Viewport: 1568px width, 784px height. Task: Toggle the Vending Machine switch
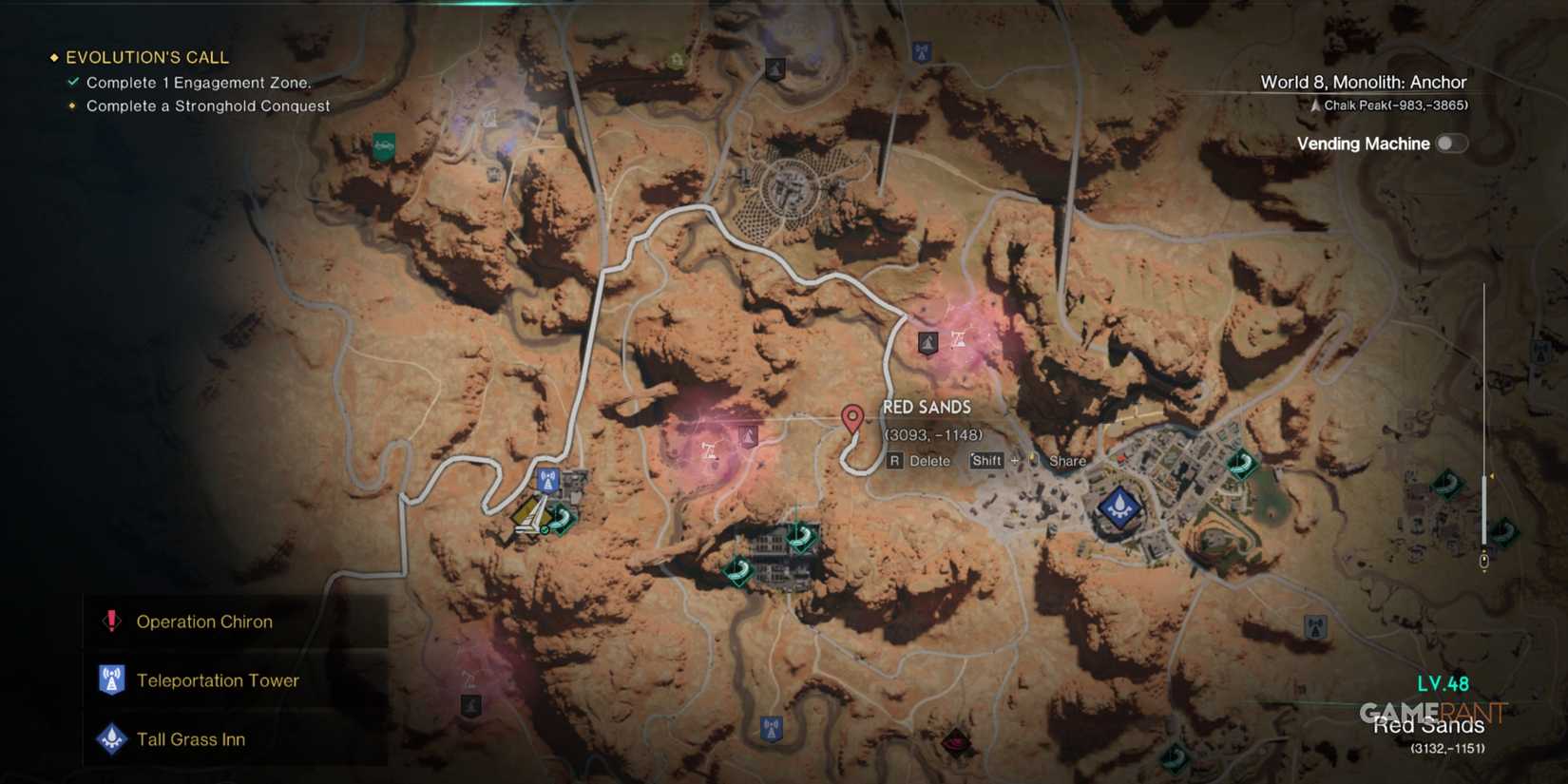(1451, 143)
